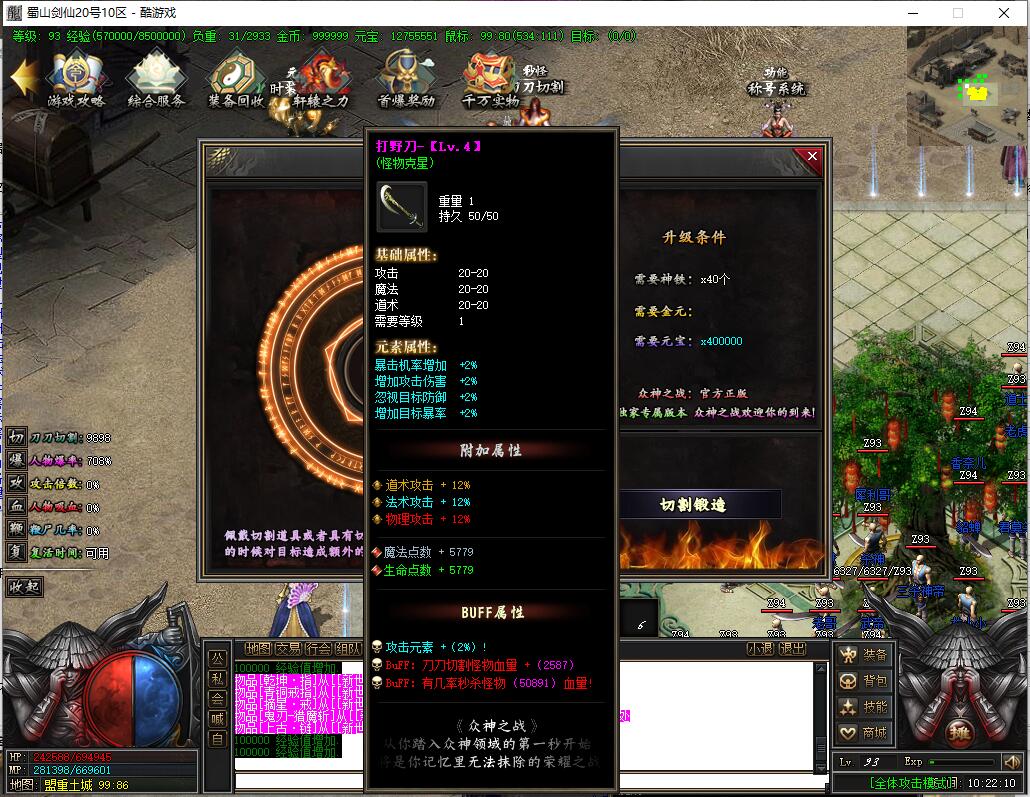Open the 商城 shop
The height and width of the screenshot is (797, 1030).
pos(864,733)
